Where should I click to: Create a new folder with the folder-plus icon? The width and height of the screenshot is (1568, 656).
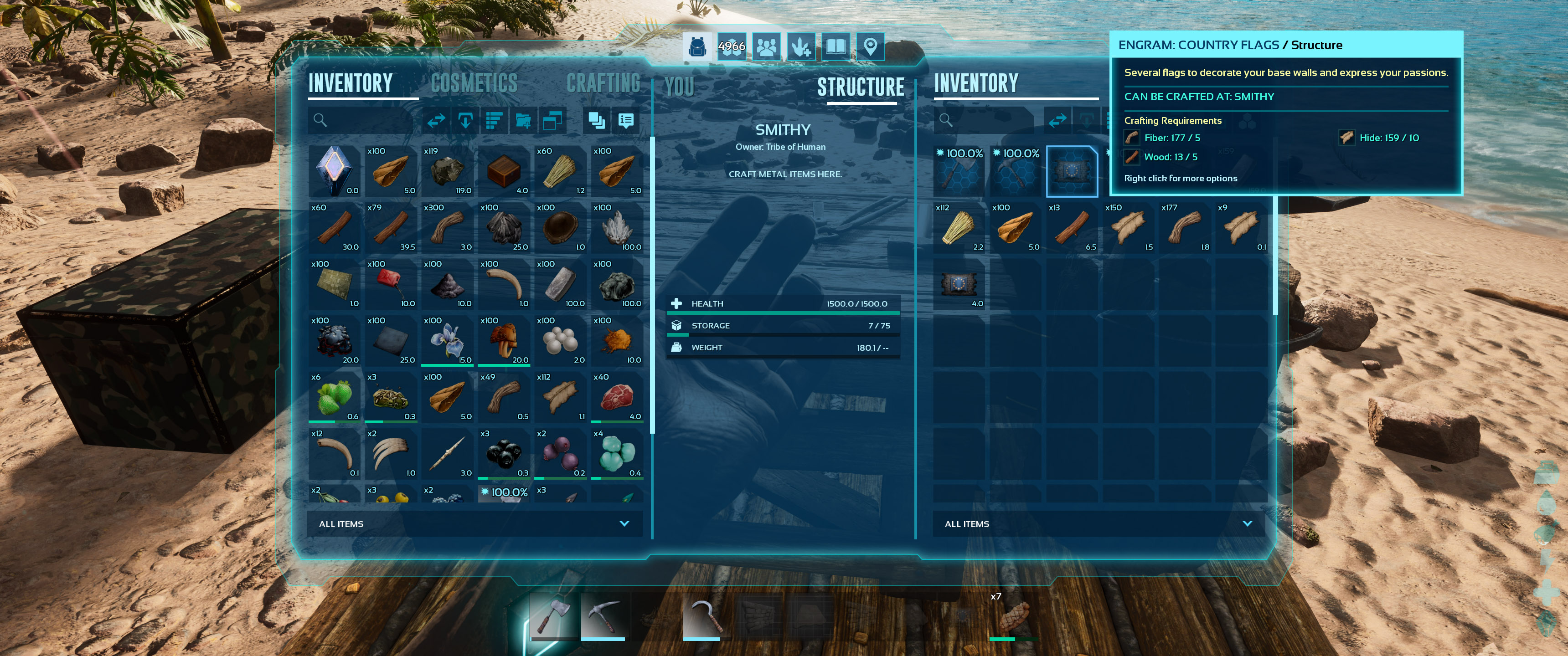[522, 120]
